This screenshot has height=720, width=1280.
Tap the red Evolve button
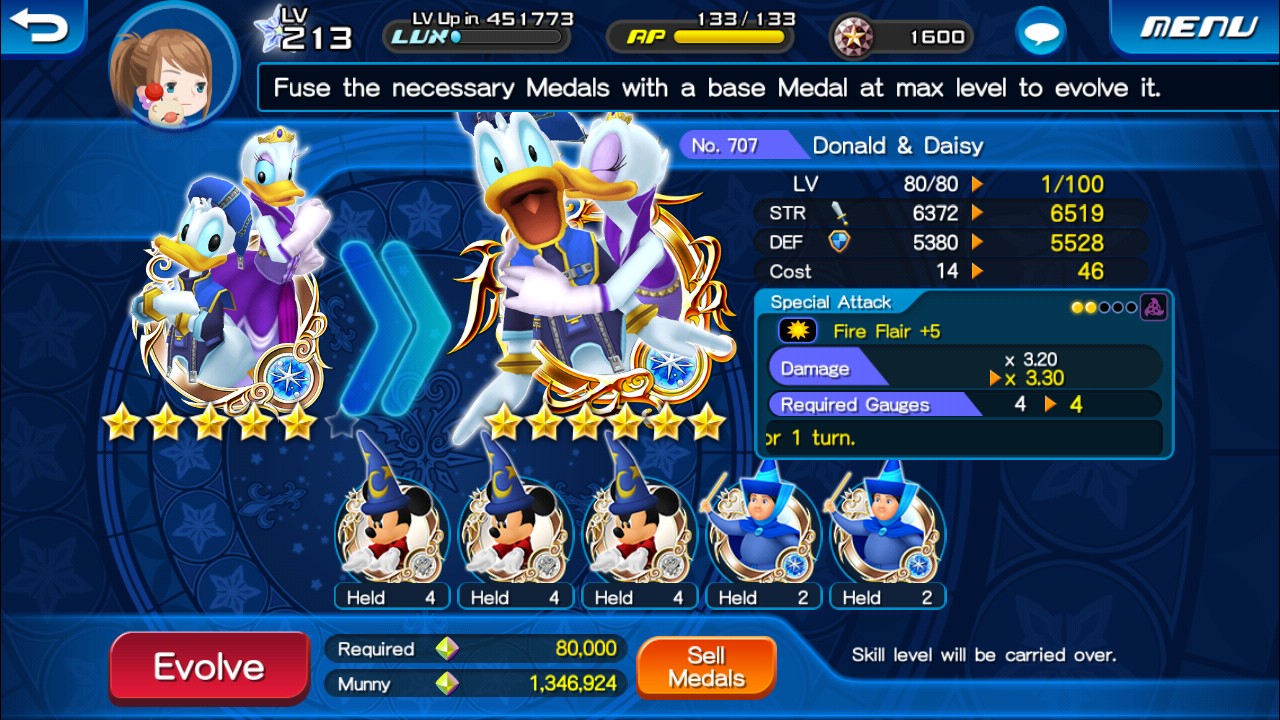209,667
